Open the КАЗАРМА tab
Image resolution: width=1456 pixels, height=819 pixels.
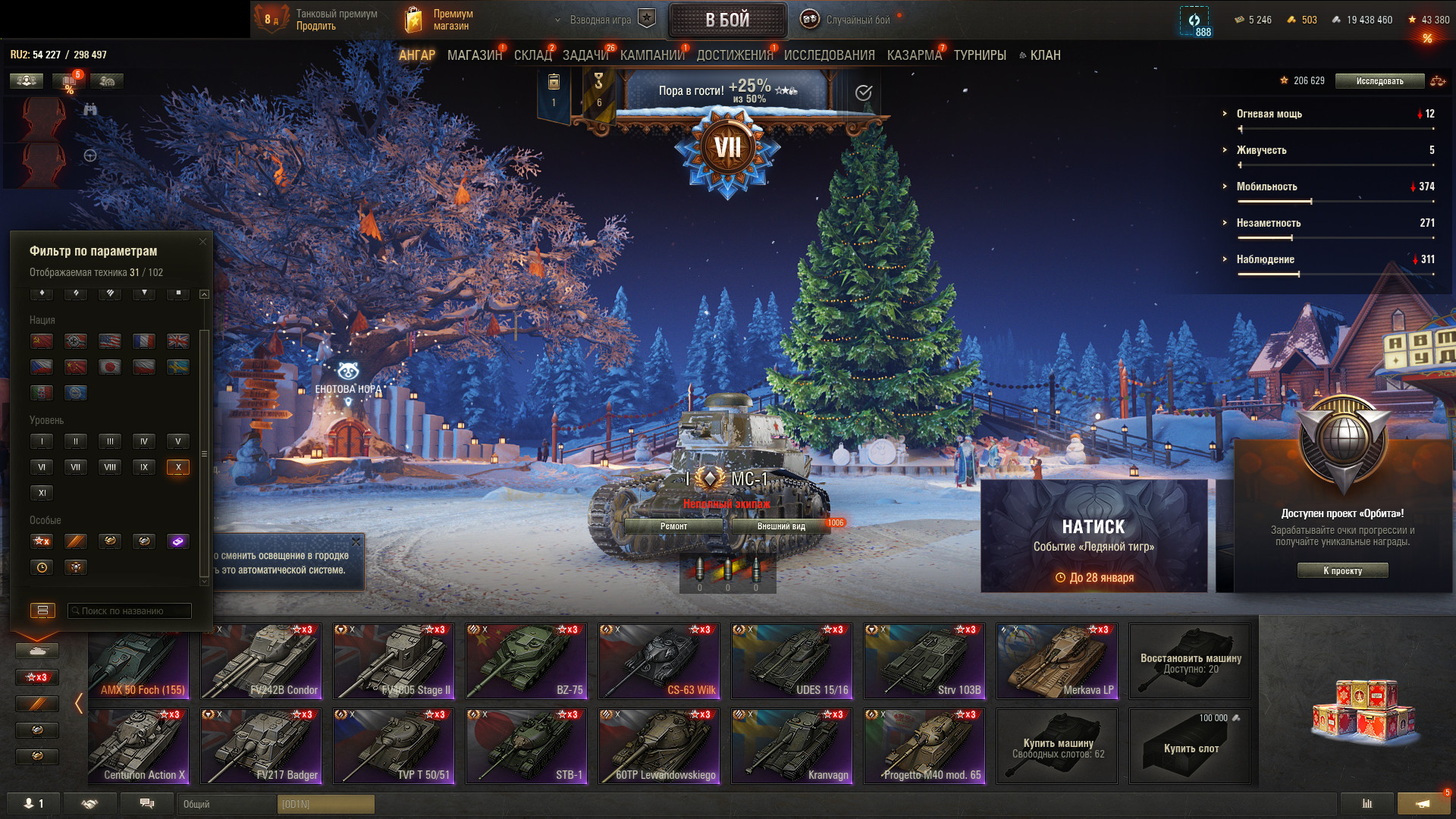click(x=914, y=55)
